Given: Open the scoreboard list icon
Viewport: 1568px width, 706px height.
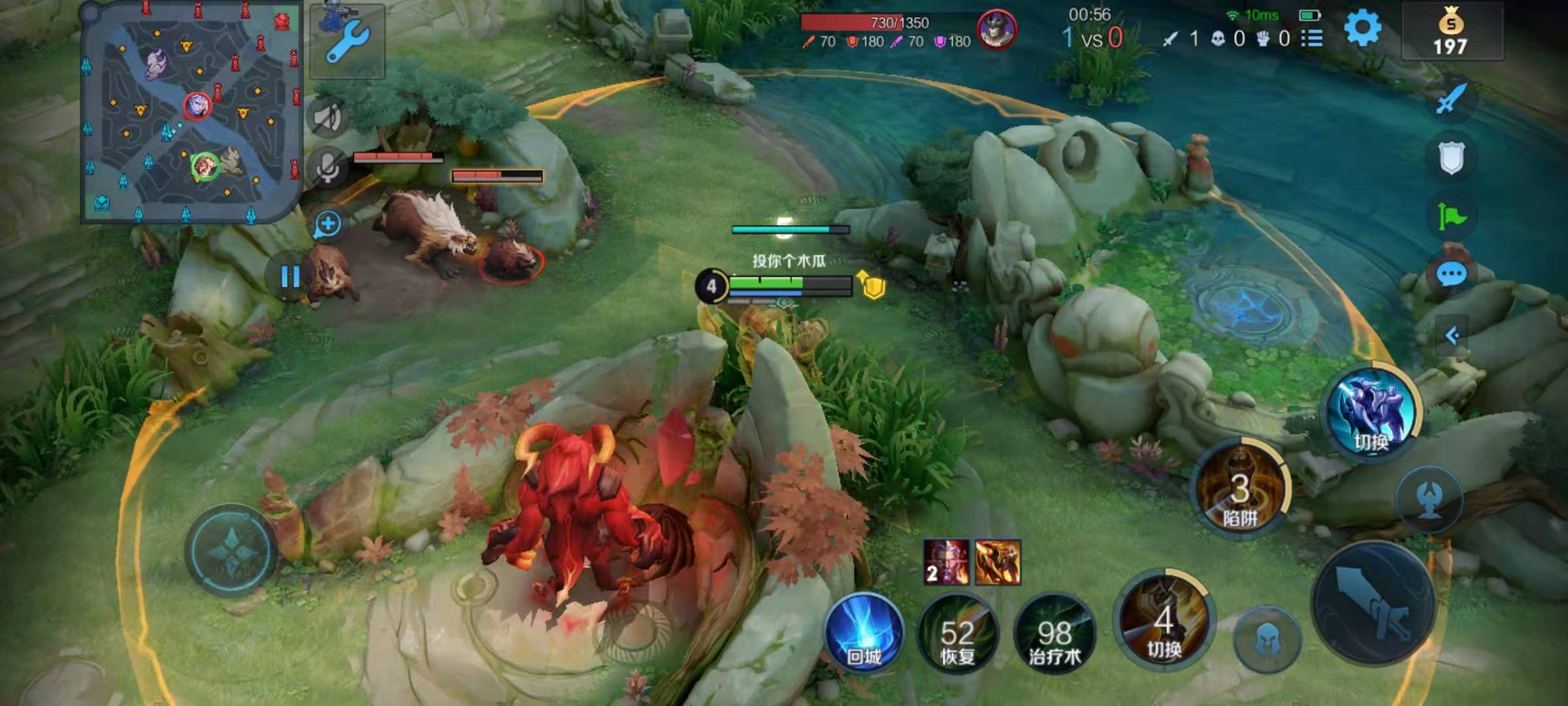Looking at the screenshot, I should coord(1312,39).
